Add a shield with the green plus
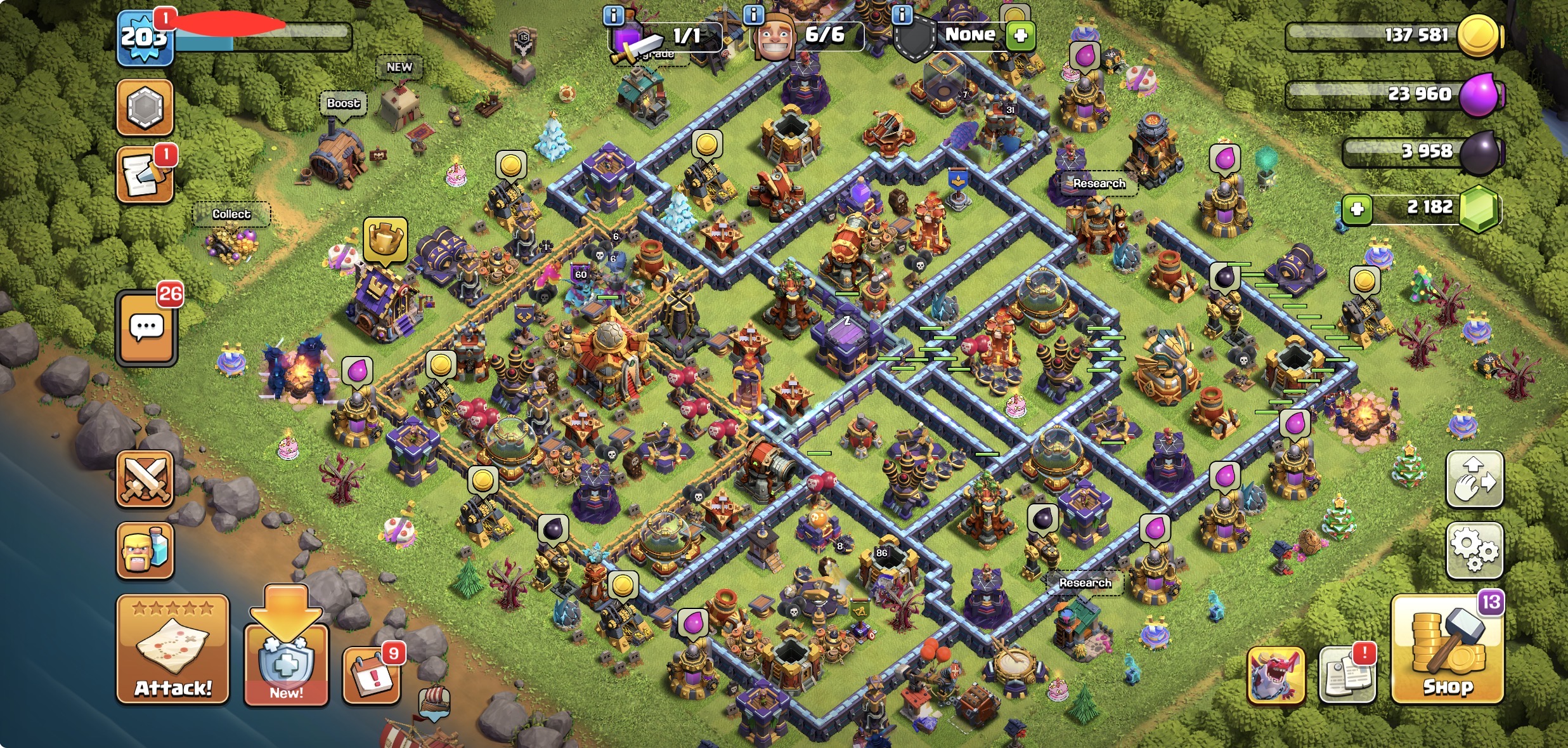Image resolution: width=1568 pixels, height=748 pixels. (1020, 35)
